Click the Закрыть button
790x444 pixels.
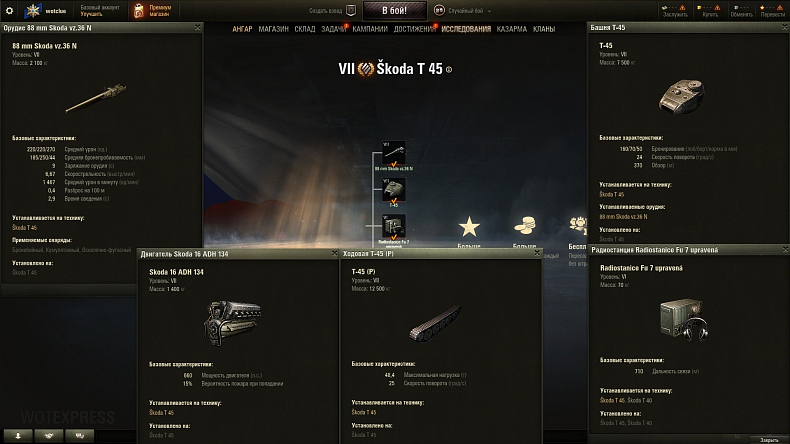(x=768, y=438)
